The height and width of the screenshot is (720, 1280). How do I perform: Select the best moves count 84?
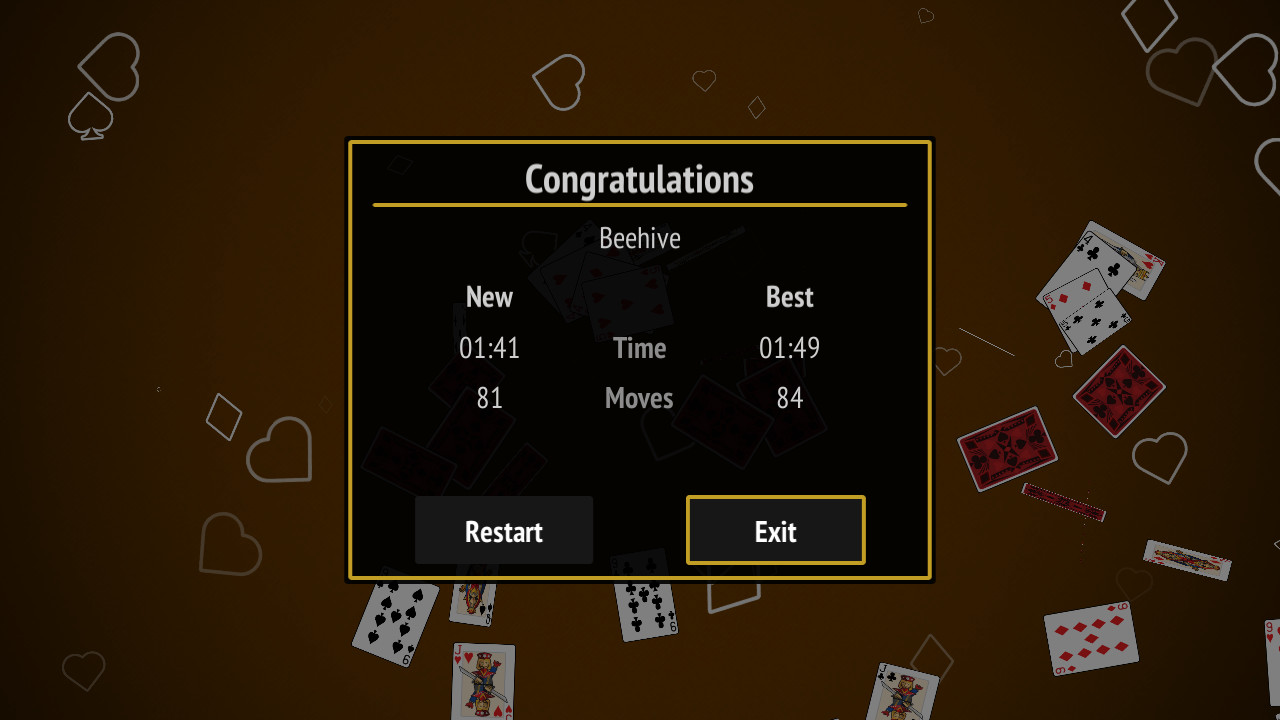point(789,398)
